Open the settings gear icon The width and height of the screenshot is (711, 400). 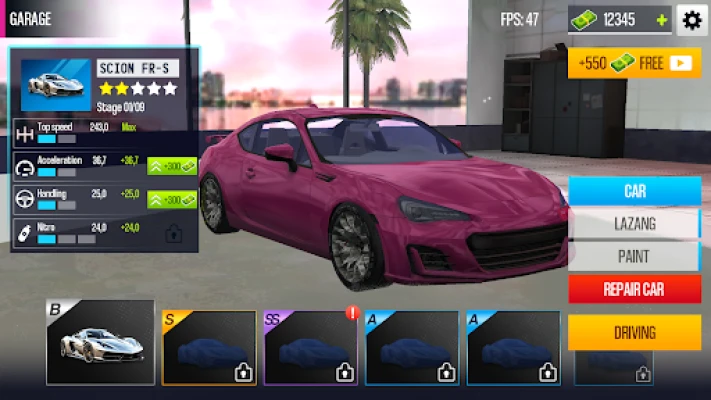692,20
